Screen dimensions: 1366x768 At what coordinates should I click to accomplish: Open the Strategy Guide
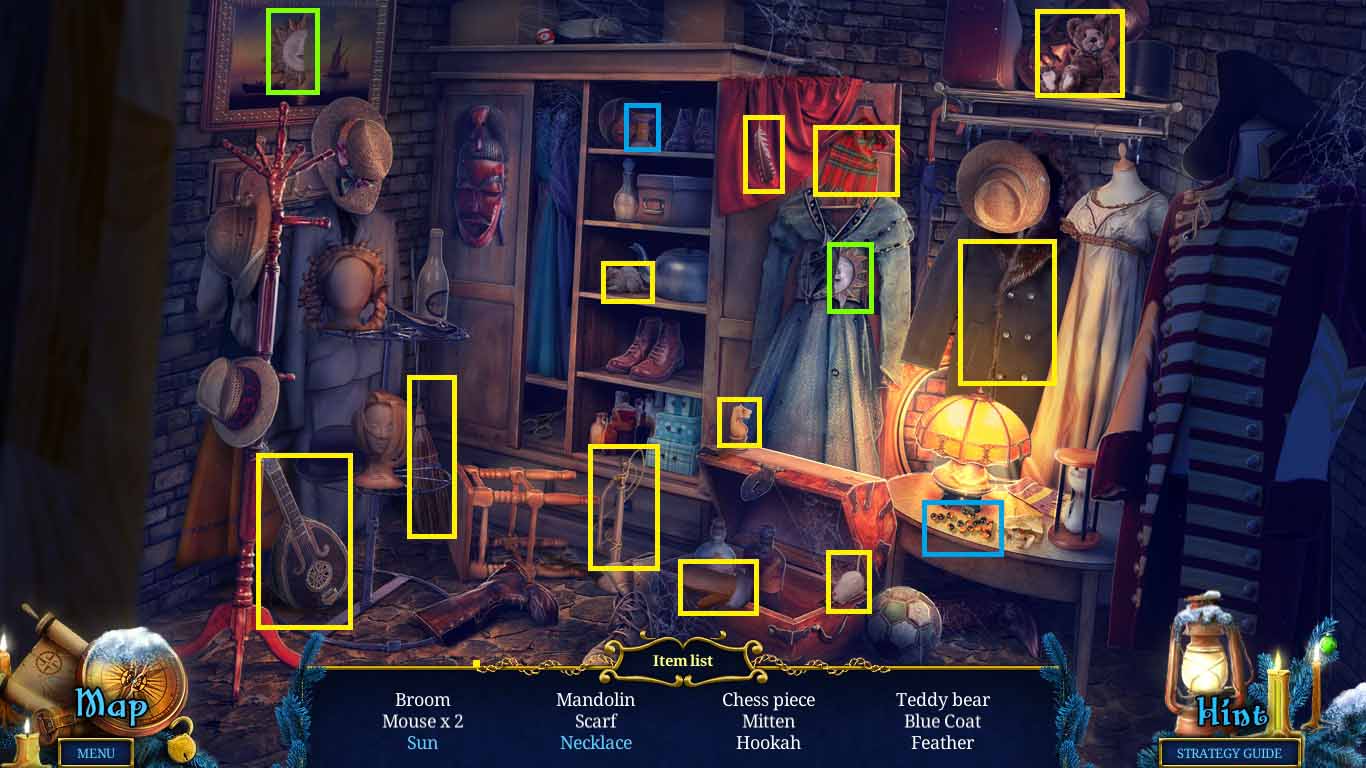1227,753
